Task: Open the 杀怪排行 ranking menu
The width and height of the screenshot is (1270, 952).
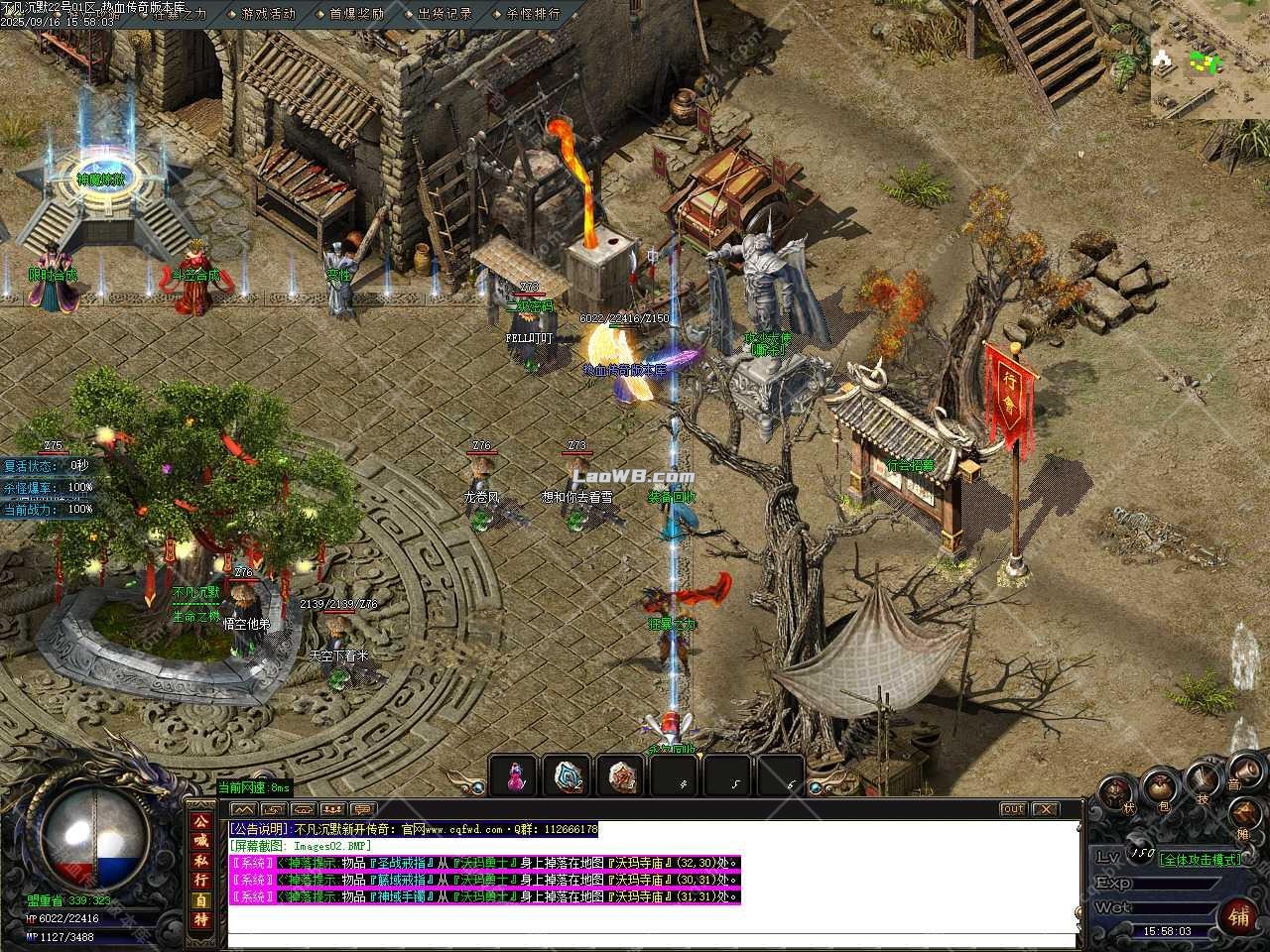Action: 533,14
